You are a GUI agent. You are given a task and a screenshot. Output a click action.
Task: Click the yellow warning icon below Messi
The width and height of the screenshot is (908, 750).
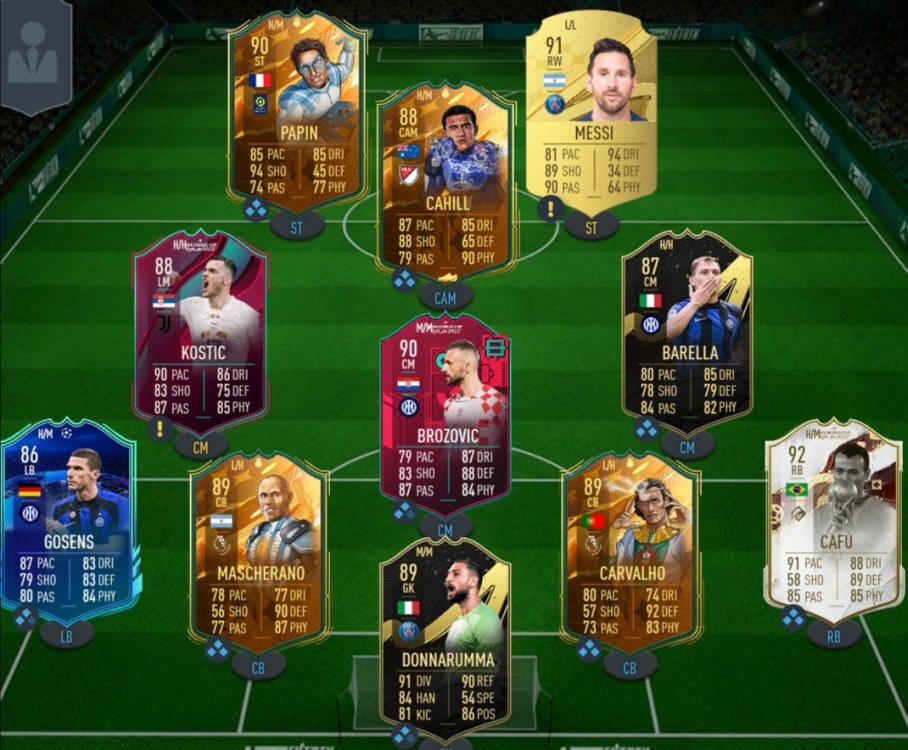547,209
